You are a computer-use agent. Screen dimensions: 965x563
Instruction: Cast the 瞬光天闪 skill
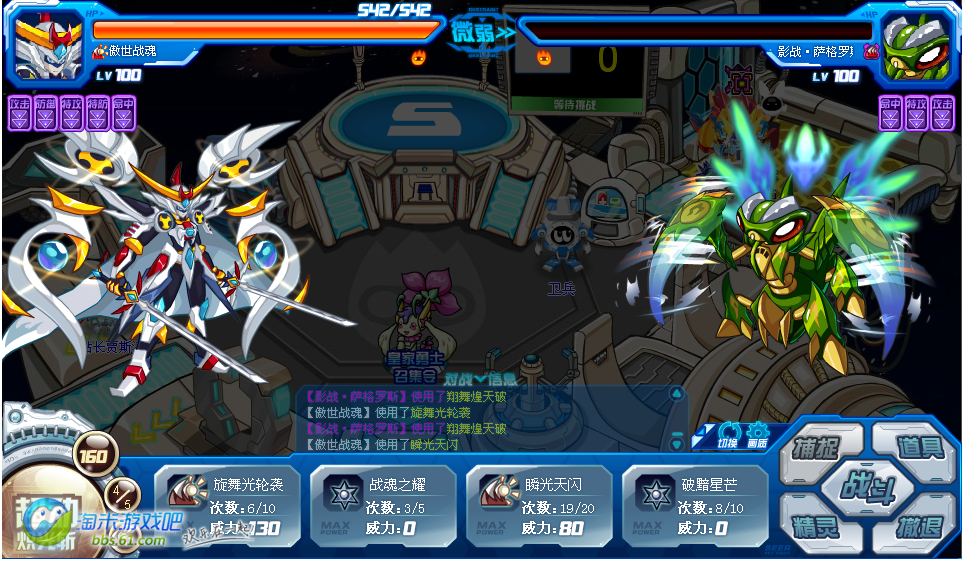pyautogui.click(x=538, y=505)
